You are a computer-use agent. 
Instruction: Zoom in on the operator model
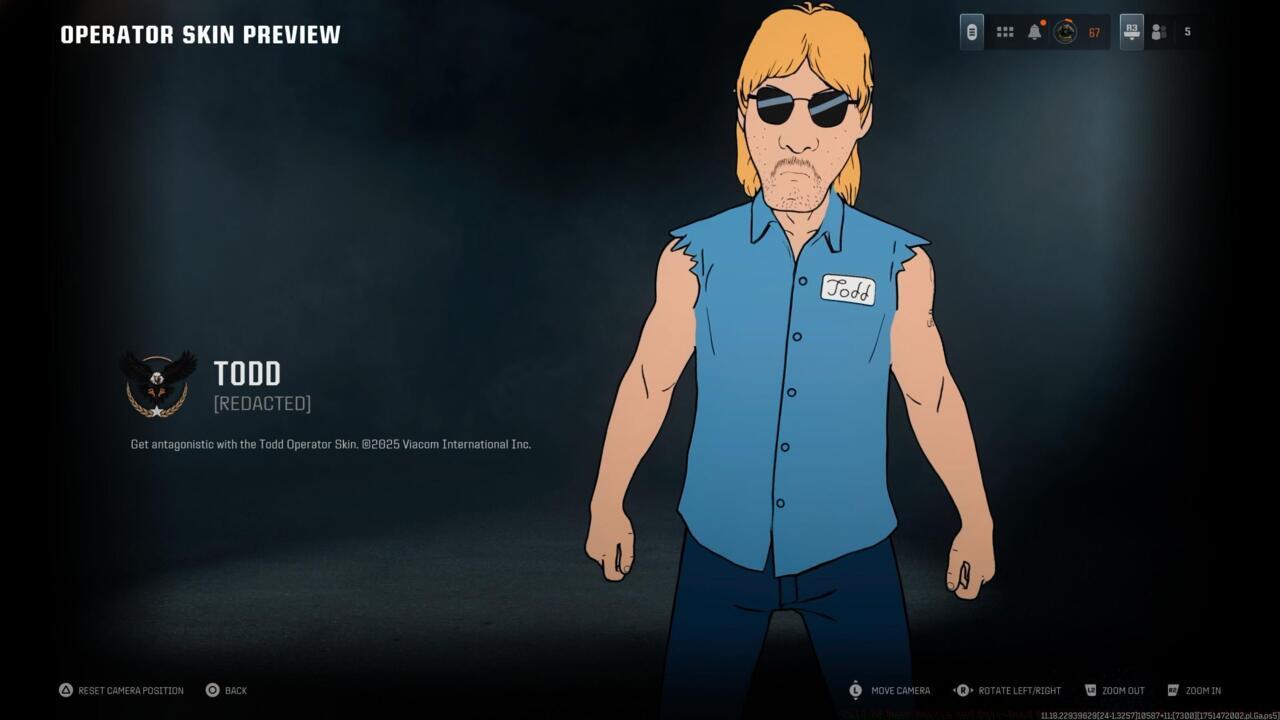tap(1203, 690)
